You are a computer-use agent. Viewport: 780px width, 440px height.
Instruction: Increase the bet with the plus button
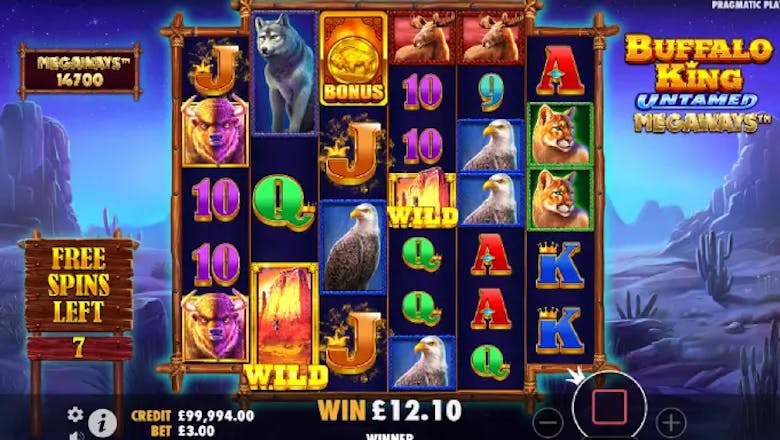tap(672, 420)
